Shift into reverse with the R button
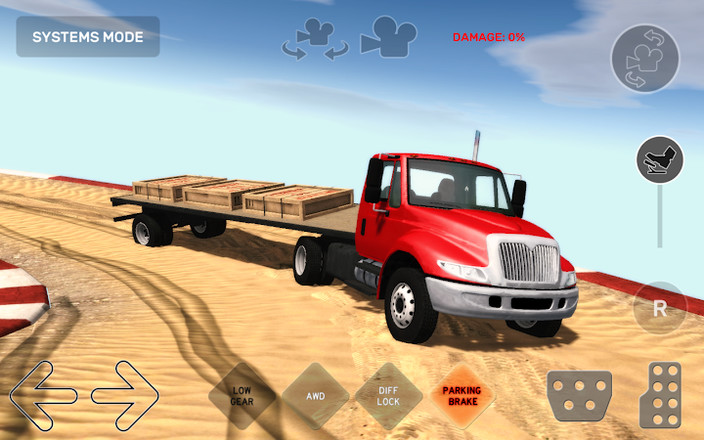 [660, 308]
